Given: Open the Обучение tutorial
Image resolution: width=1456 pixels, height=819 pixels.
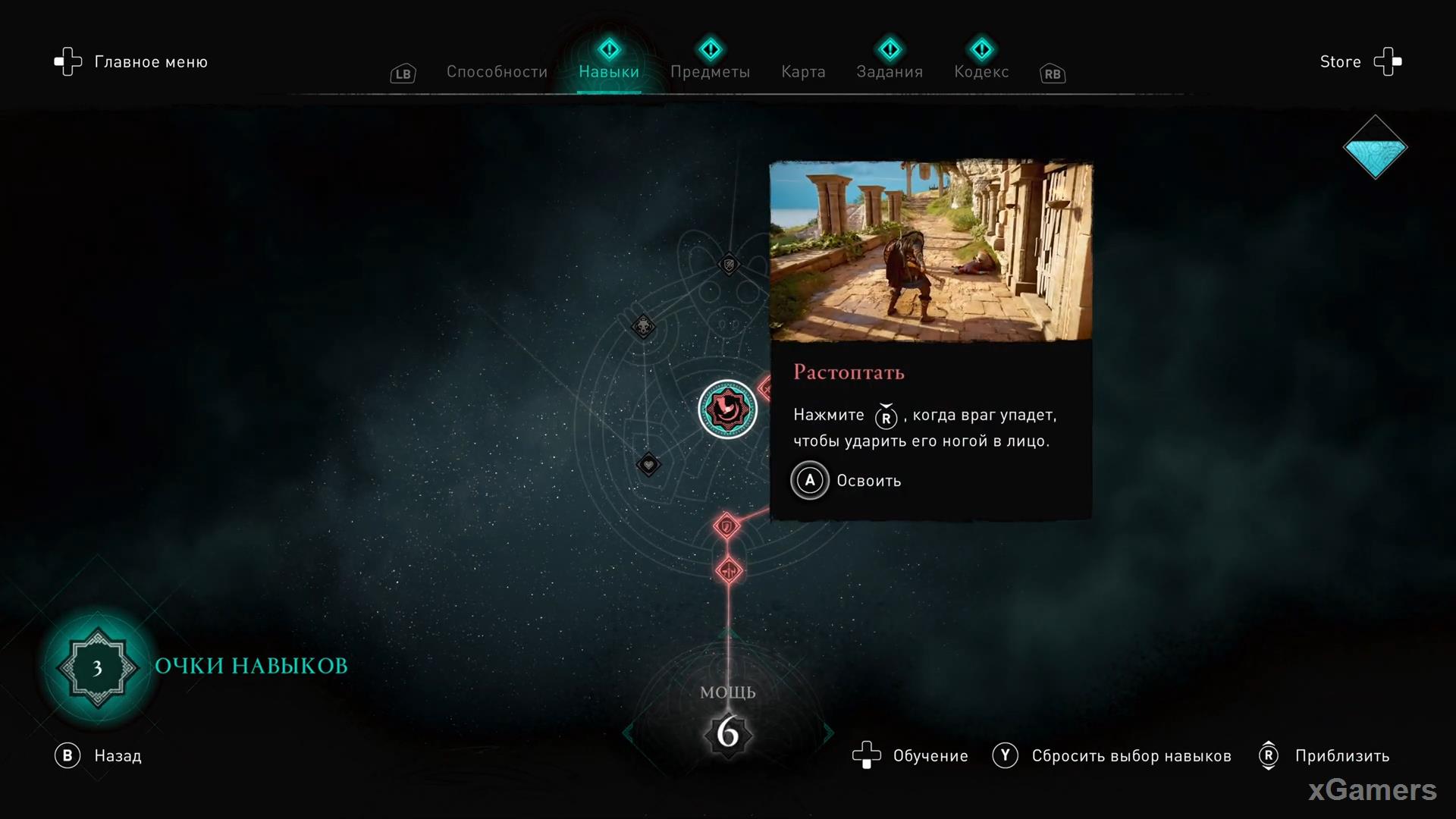Looking at the screenshot, I should (910, 756).
